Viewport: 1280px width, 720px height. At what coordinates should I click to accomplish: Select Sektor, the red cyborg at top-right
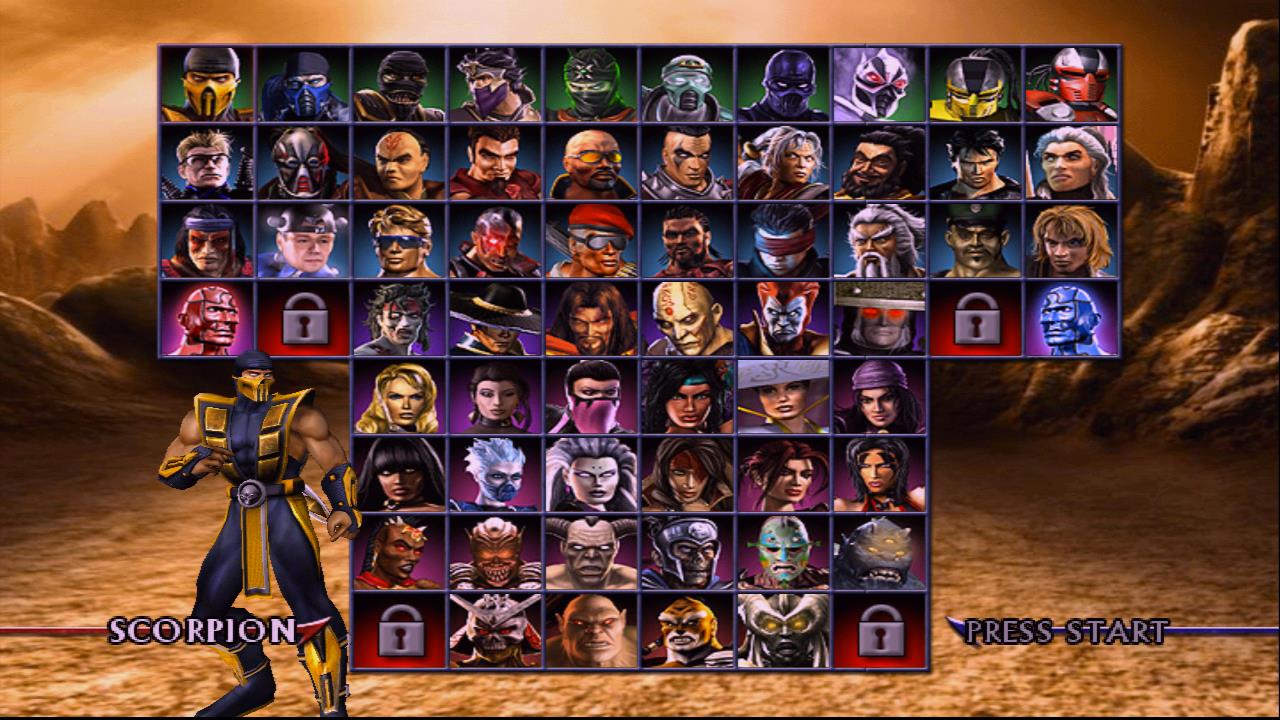coord(1070,85)
